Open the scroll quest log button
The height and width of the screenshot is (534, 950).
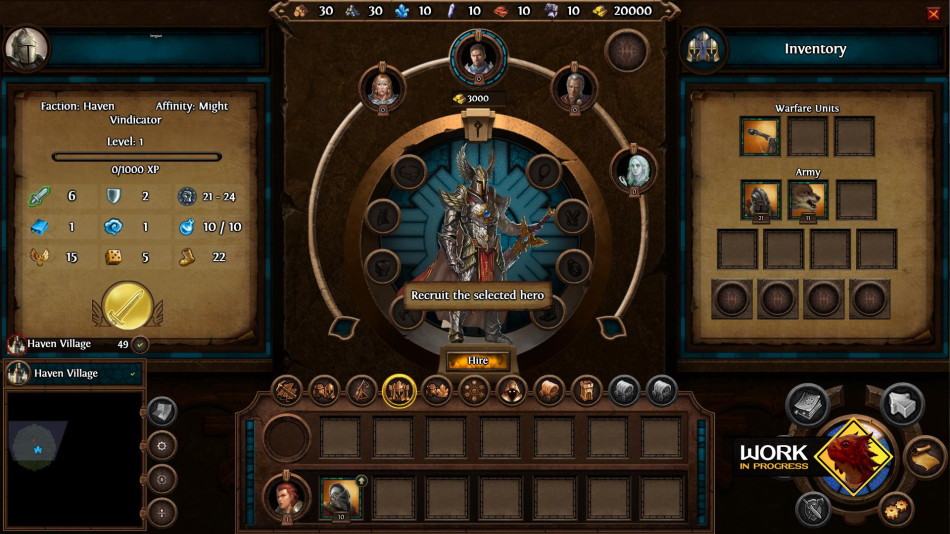tap(925, 457)
